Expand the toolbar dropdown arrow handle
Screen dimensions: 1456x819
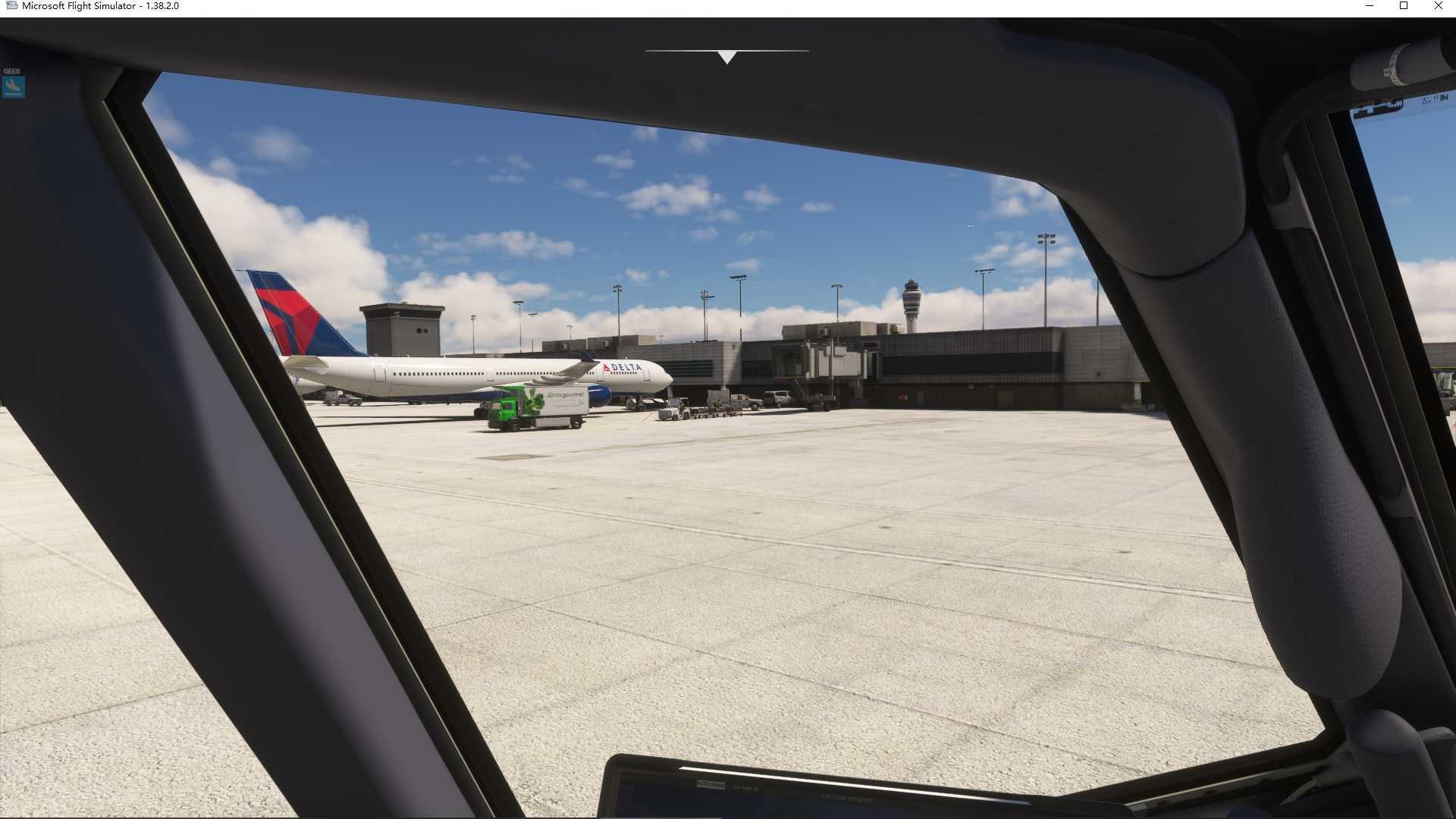click(726, 57)
